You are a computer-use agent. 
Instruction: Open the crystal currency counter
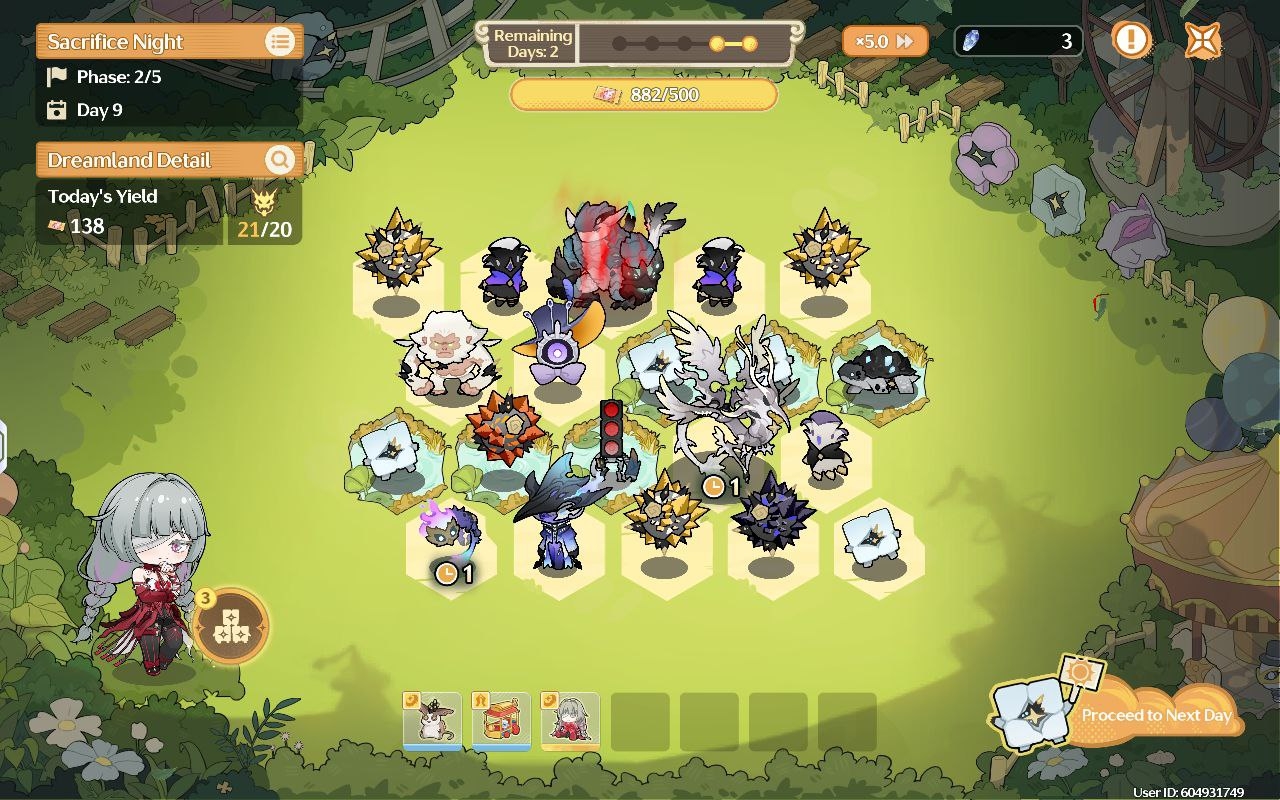tap(1017, 41)
